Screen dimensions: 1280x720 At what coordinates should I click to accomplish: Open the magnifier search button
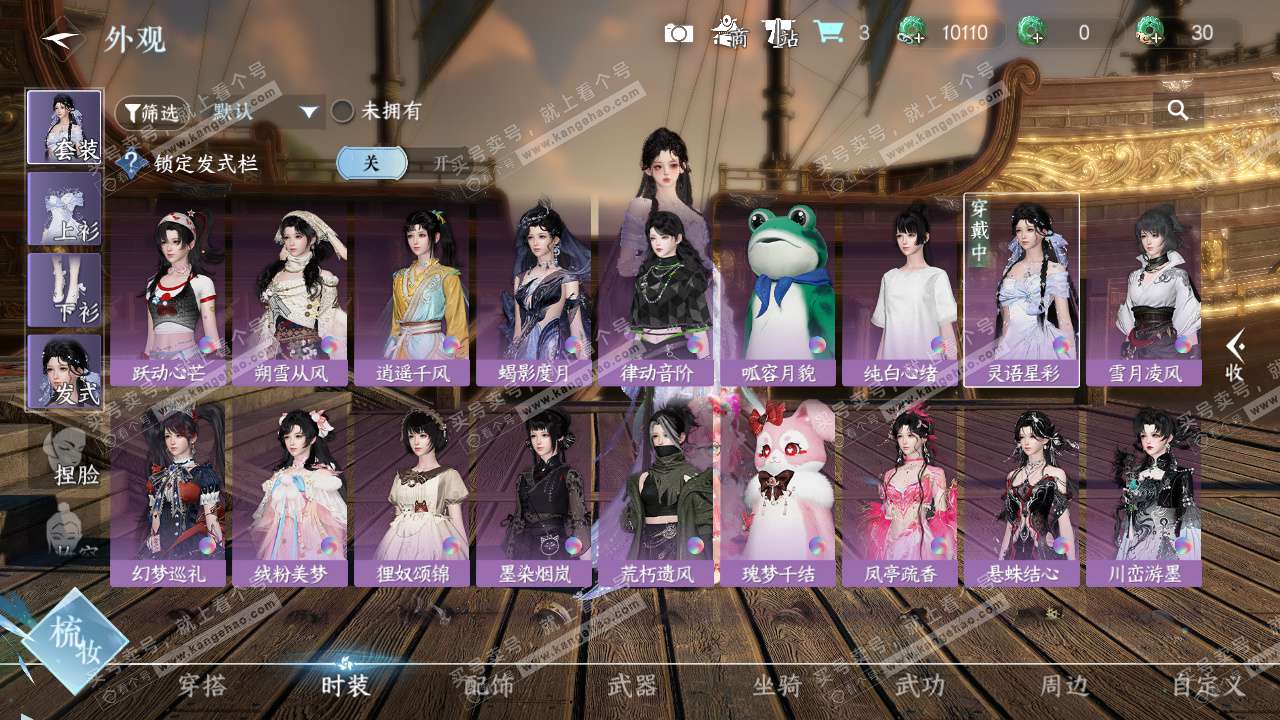click(x=1178, y=110)
